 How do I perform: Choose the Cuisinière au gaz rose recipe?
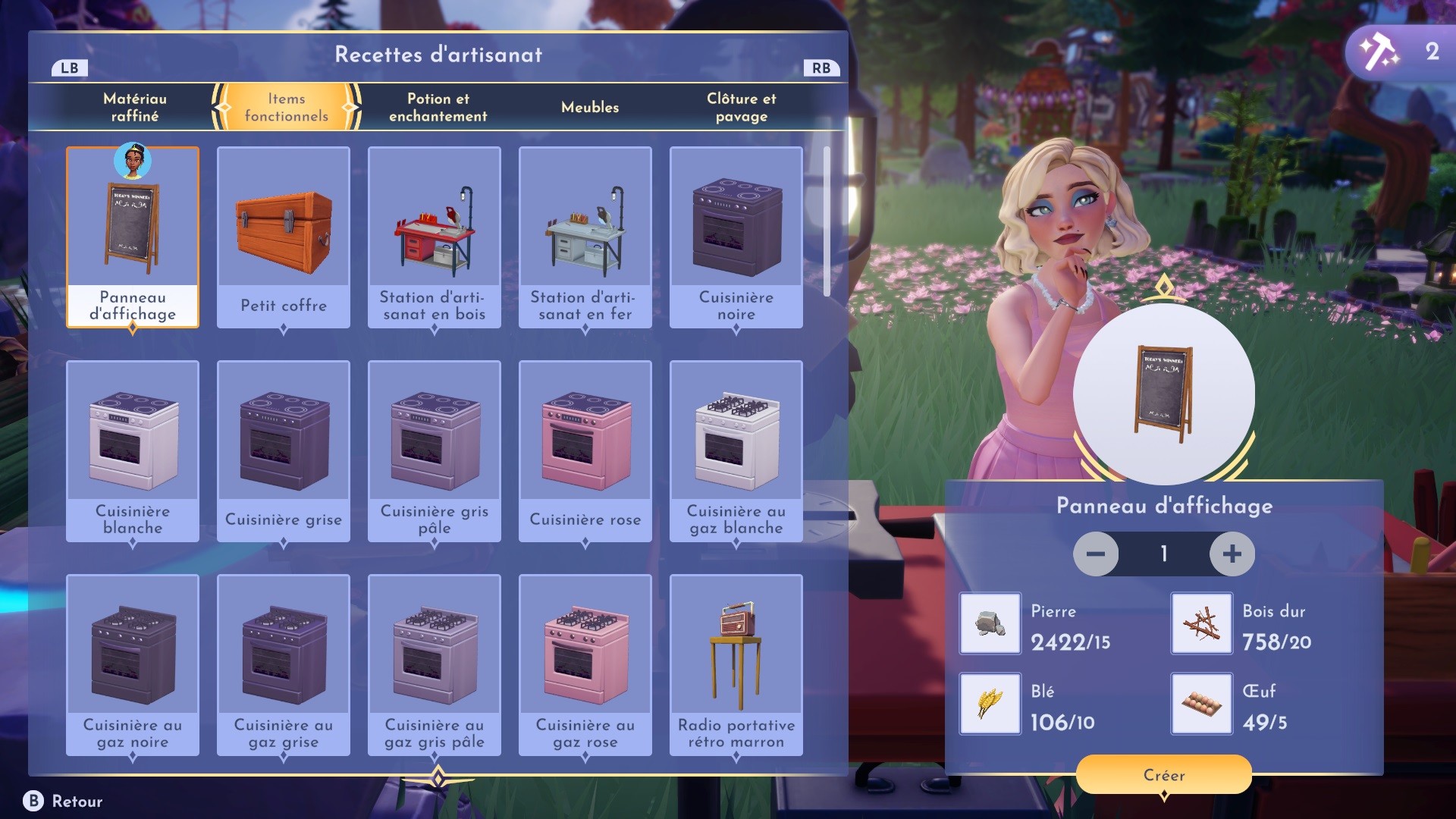point(585,665)
